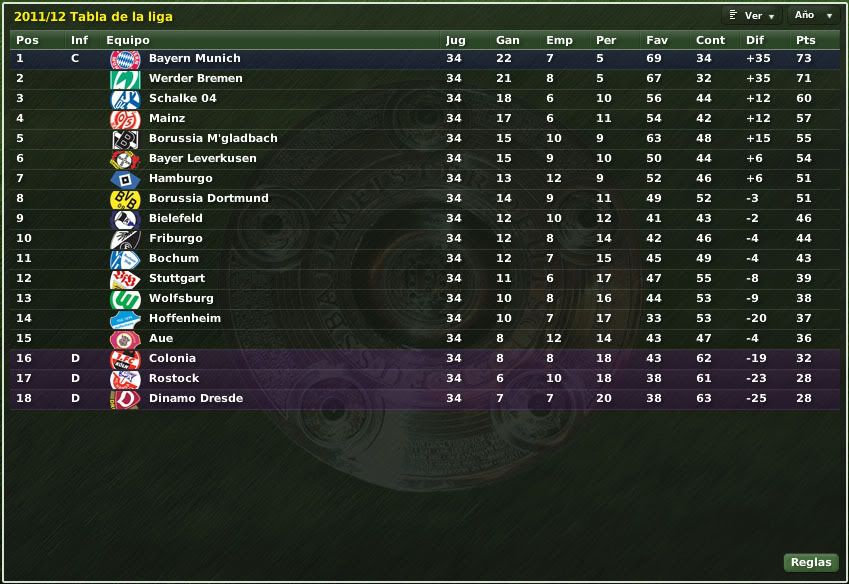
Task: Open relegated club Colonia
Action: (172, 359)
